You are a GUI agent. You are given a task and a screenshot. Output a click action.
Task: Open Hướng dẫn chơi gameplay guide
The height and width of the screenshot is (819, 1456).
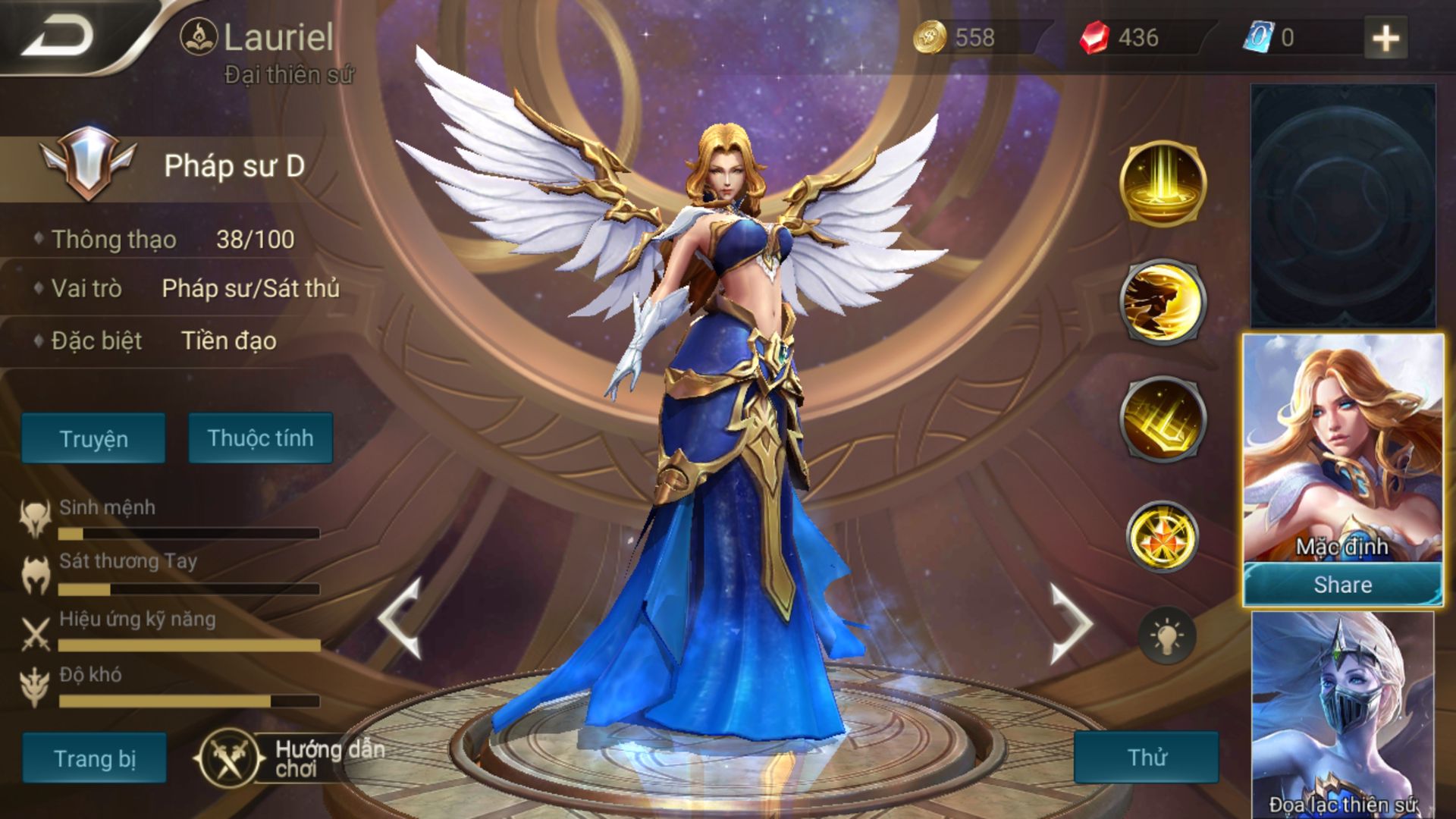[292, 758]
